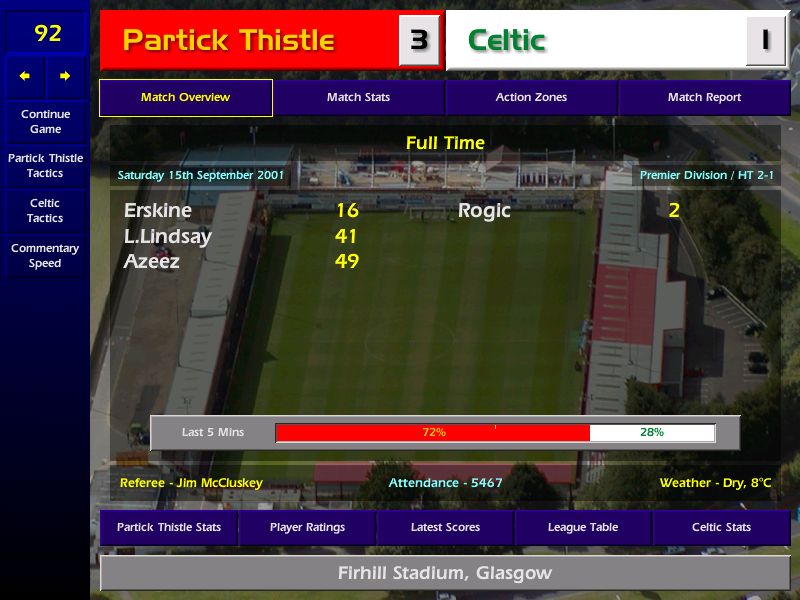Open the Match Report tab
Viewport: 800px width, 600px height.
[704, 98]
